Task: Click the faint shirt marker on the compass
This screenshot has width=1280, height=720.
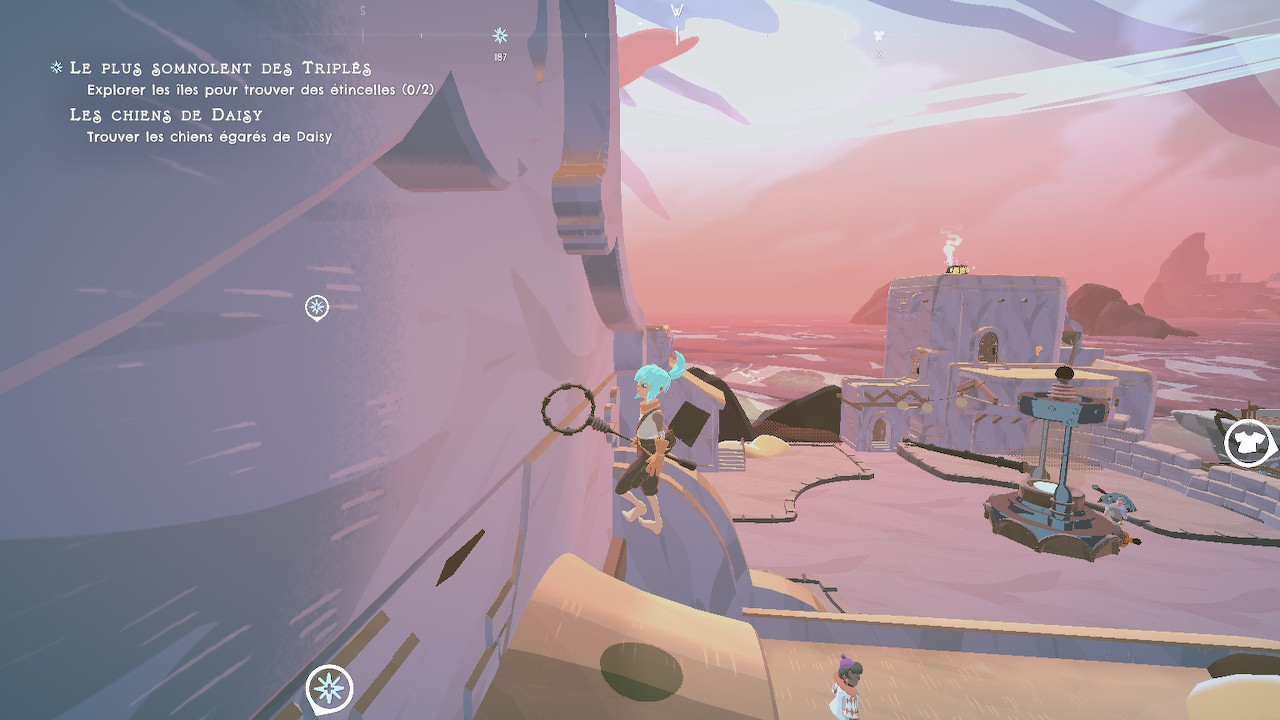Action: 879,36
